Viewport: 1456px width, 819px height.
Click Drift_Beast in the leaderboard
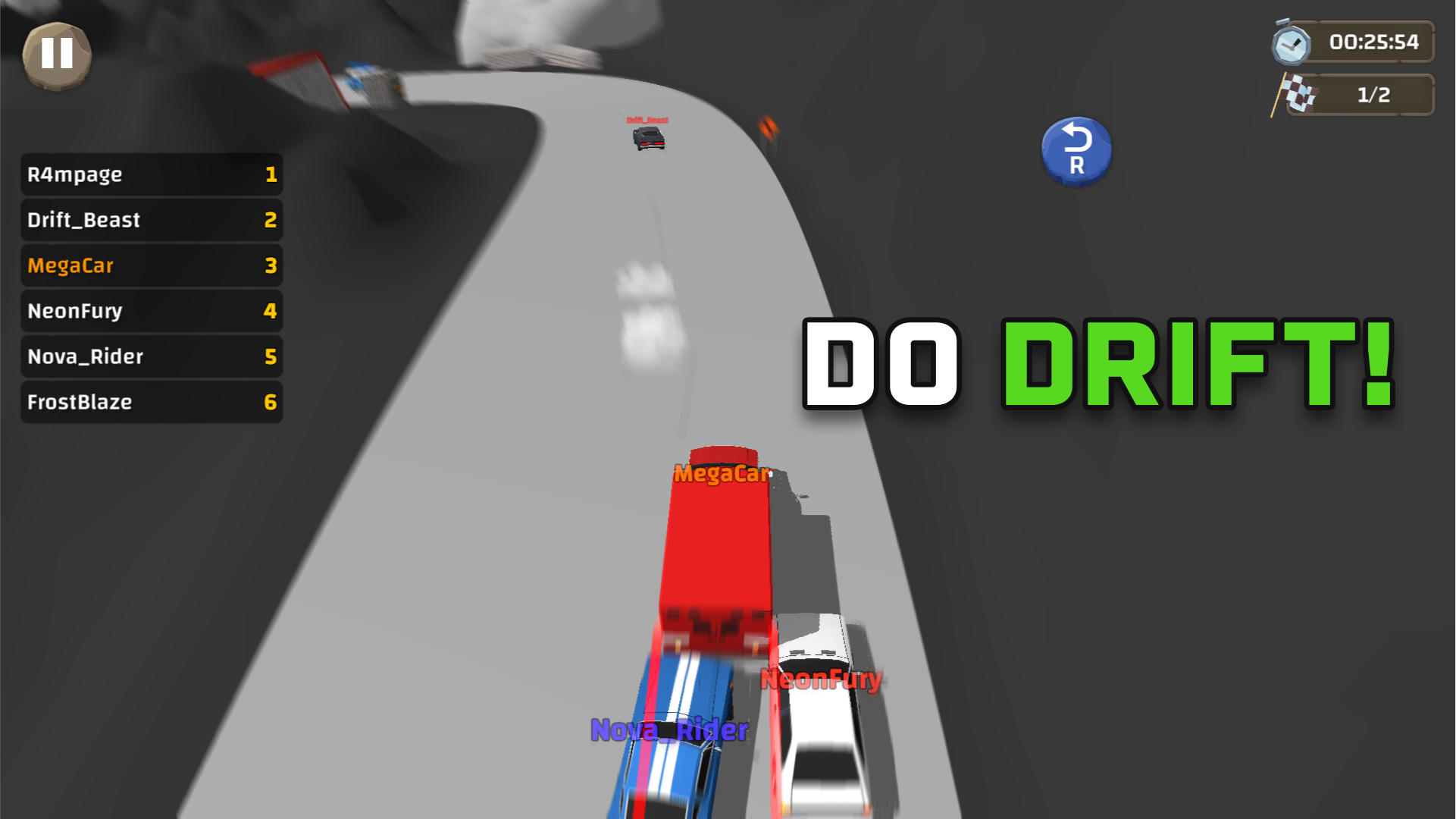pos(151,220)
